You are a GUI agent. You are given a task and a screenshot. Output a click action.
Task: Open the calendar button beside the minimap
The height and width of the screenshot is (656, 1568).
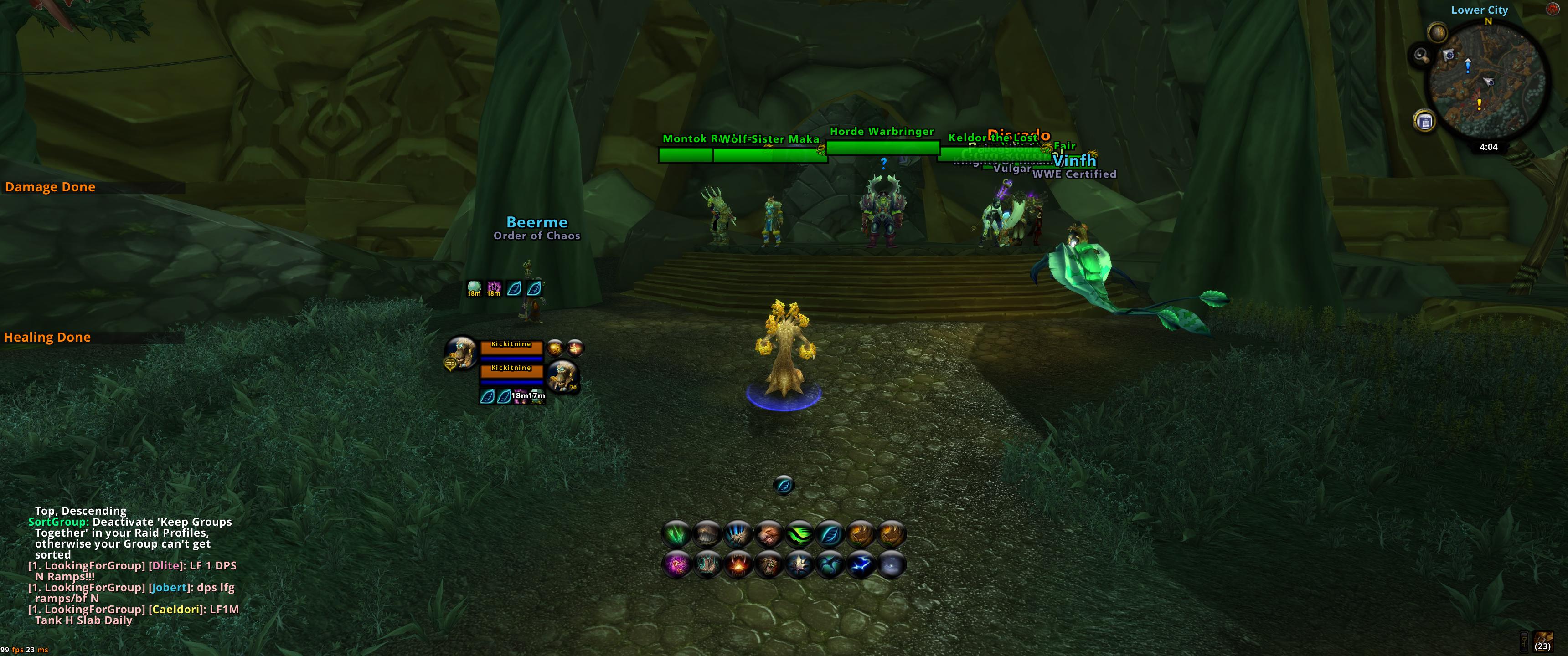(1424, 121)
